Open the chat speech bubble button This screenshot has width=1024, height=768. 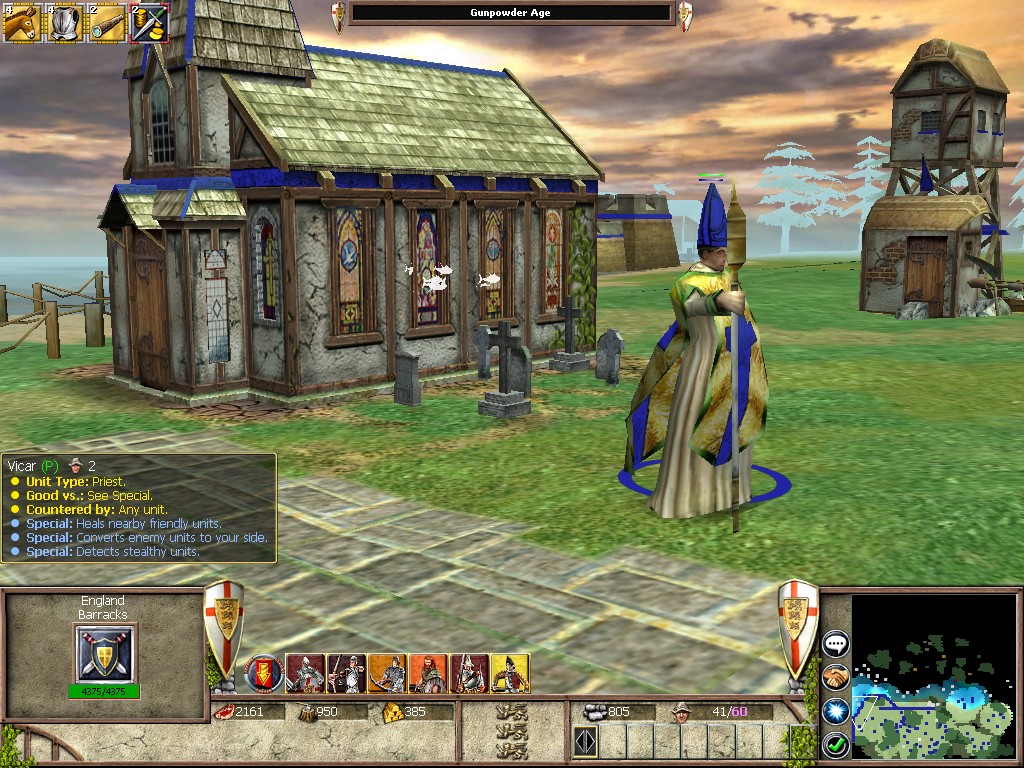pyautogui.click(x=836, y=644)
